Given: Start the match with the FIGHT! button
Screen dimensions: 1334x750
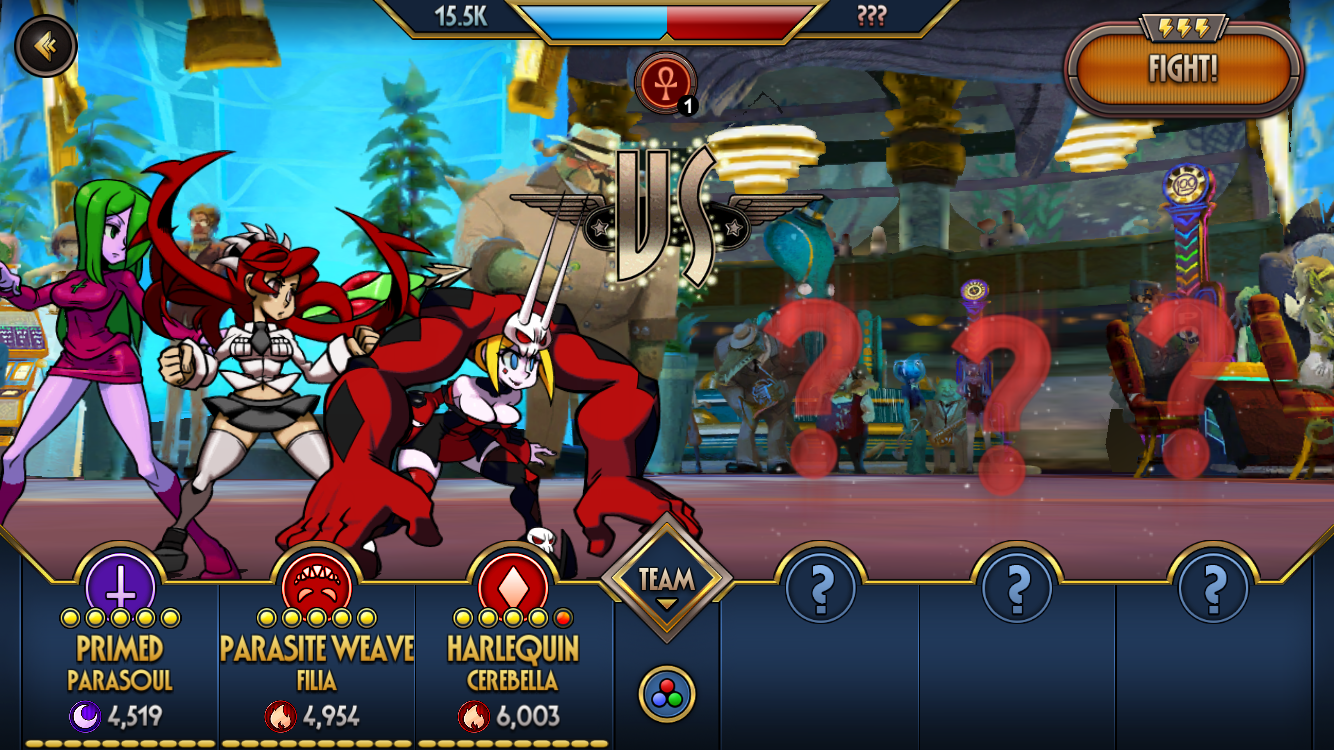Looking at the screenshot, I should (1184, 69).
